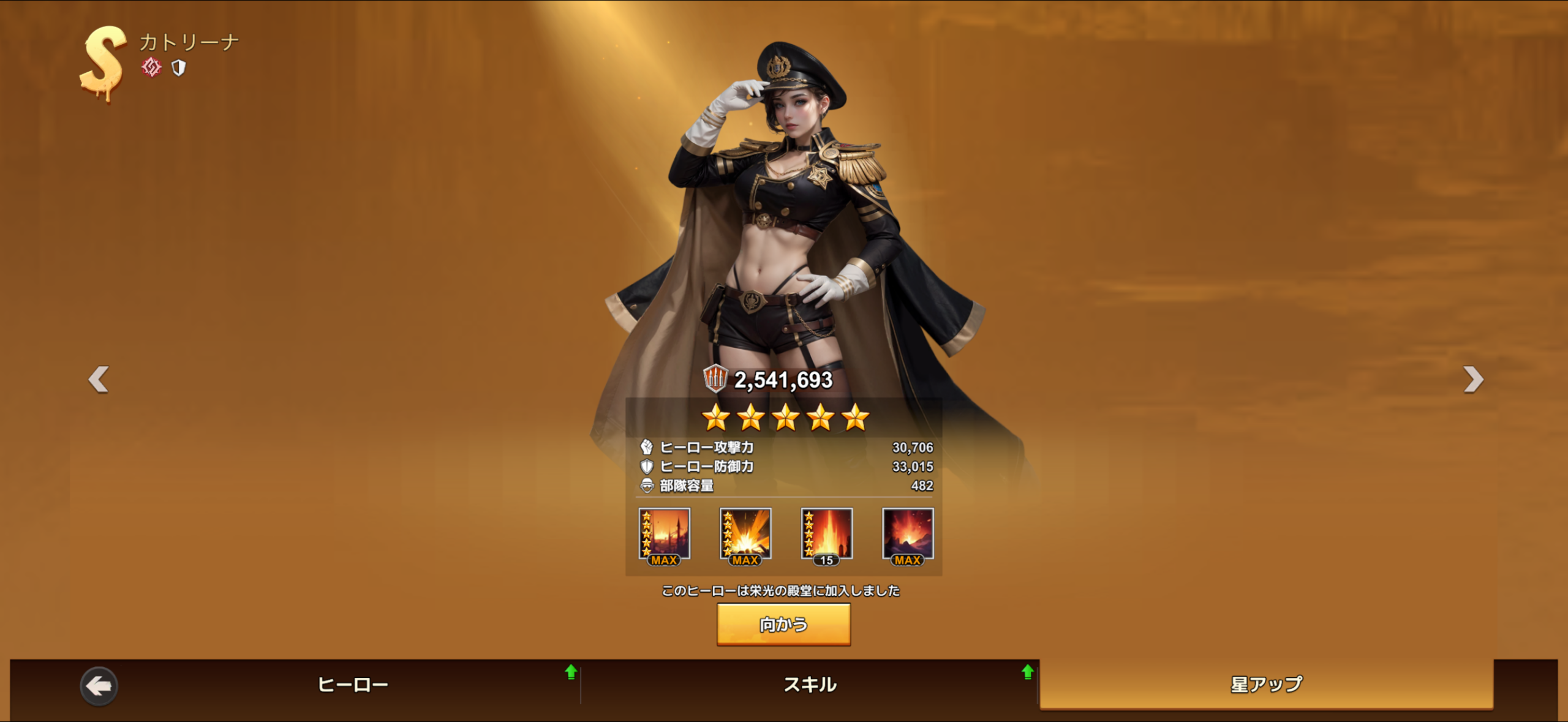Click the white shield type icon

[x=178, y=67]
